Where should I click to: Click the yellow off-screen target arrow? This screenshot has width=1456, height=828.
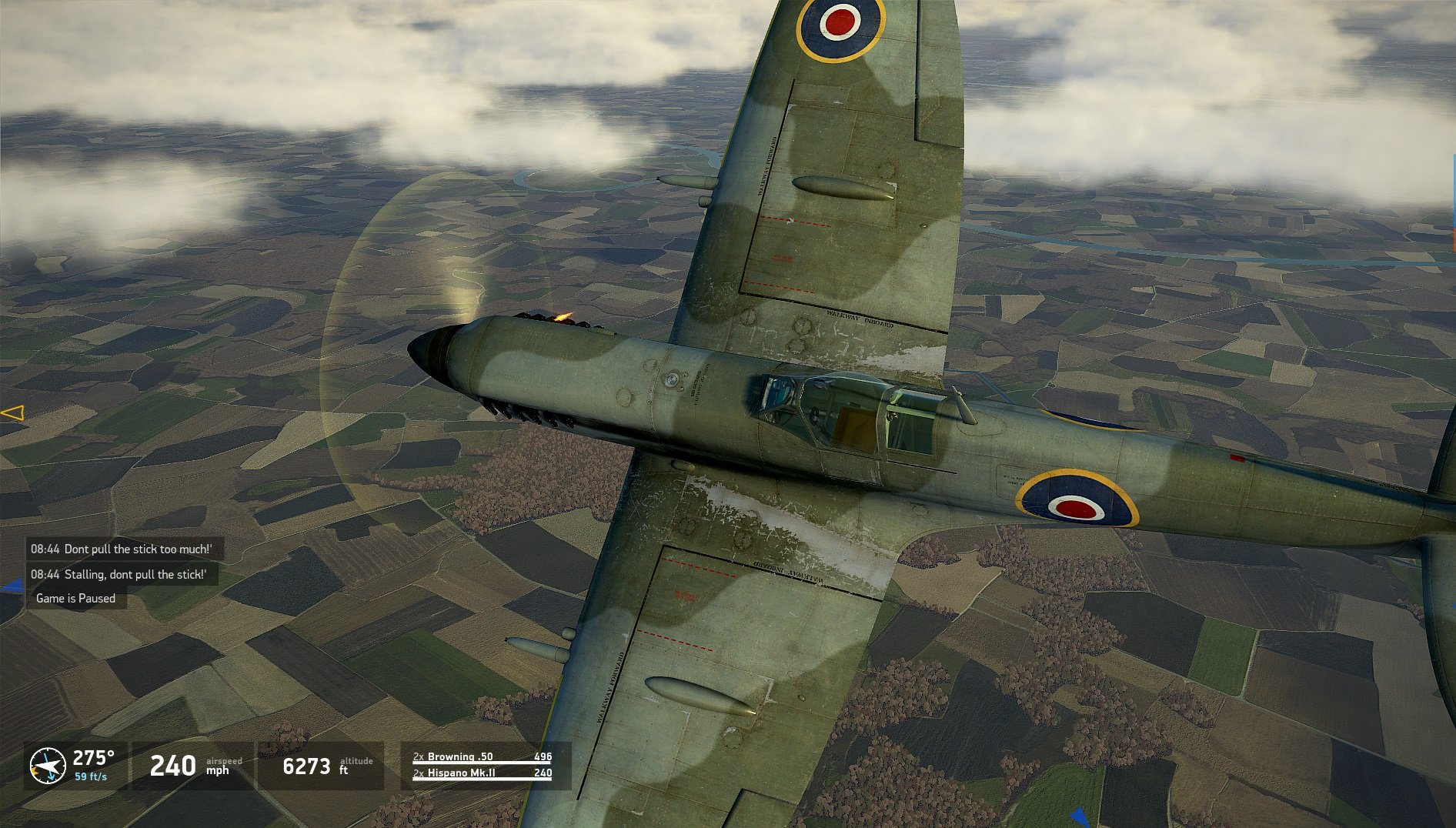point(13,413)
